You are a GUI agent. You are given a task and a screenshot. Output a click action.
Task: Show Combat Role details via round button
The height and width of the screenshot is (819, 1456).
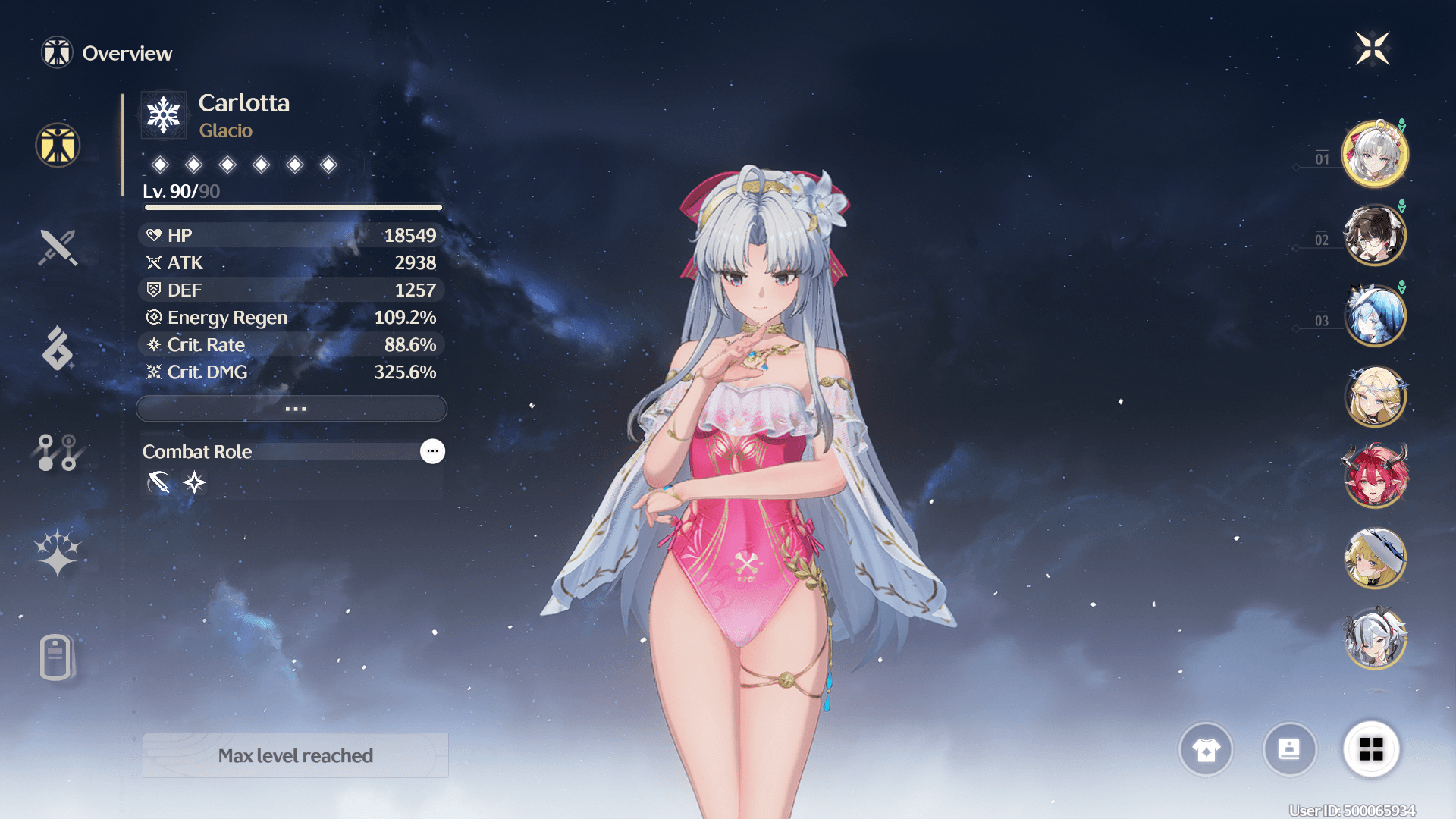(x=432, y=451)
